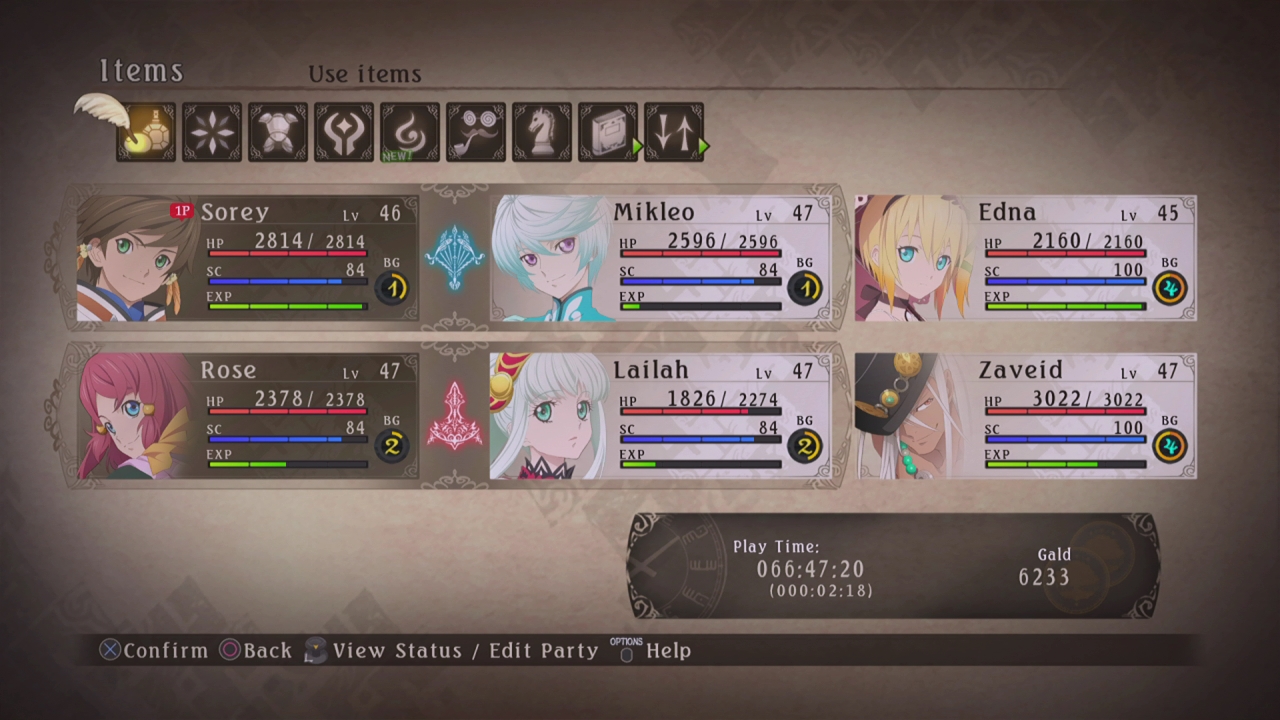Select the six-petal star menu icon
Screen dimensions: 1280x720
[x=212, y=132]
